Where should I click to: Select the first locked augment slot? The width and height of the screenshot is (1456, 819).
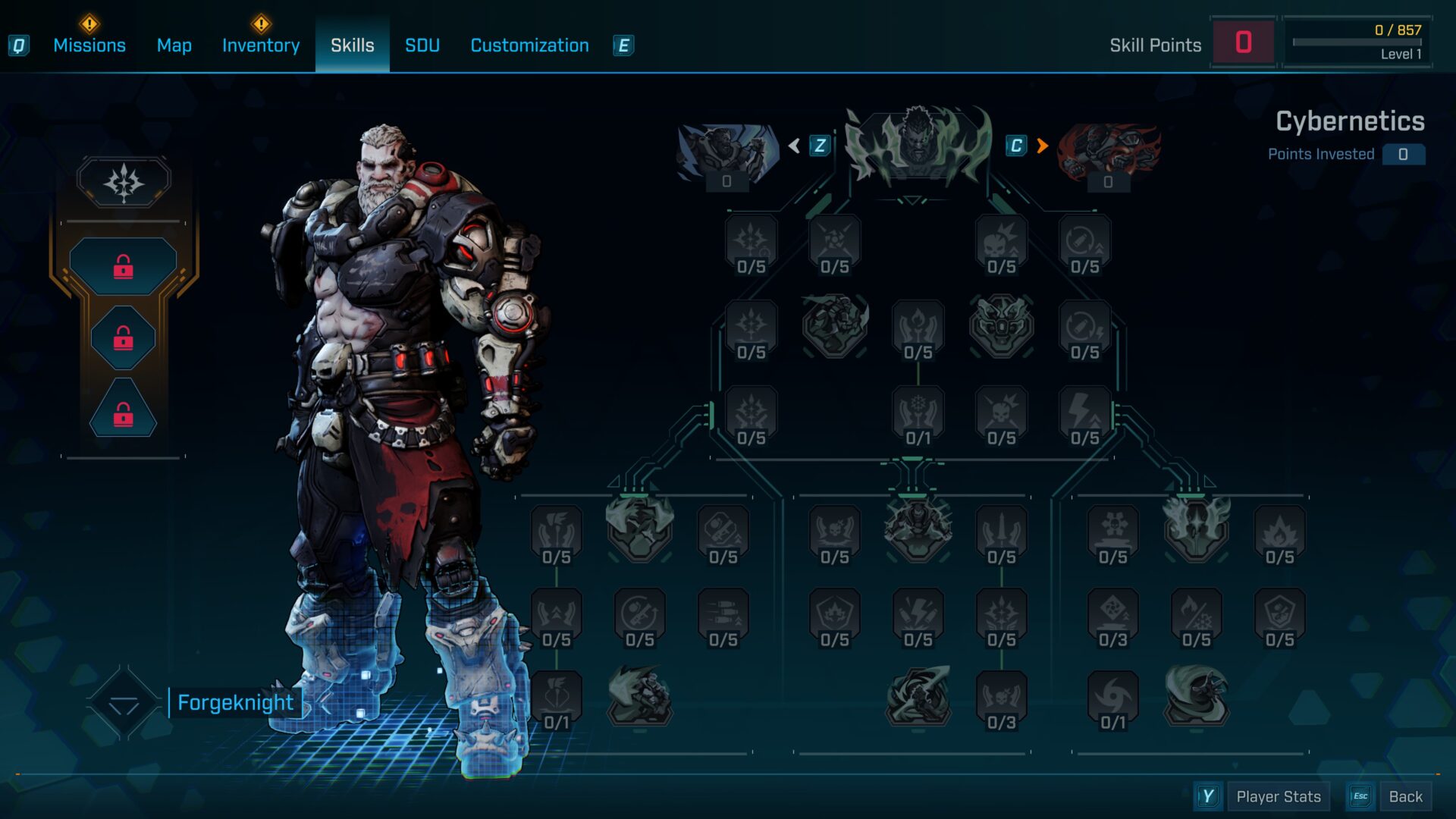124,266
